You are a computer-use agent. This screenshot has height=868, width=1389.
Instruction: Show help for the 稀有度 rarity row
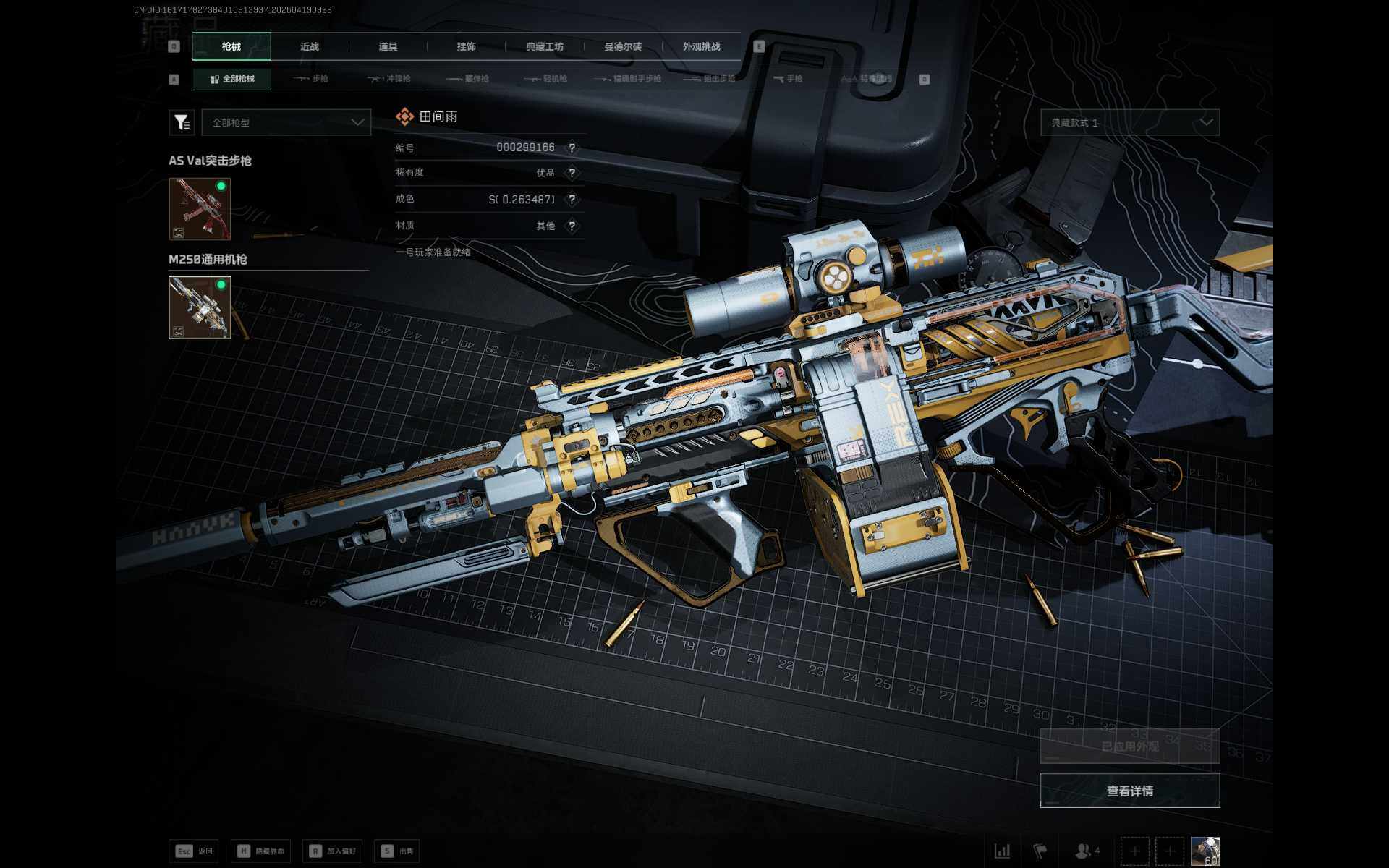572,173
